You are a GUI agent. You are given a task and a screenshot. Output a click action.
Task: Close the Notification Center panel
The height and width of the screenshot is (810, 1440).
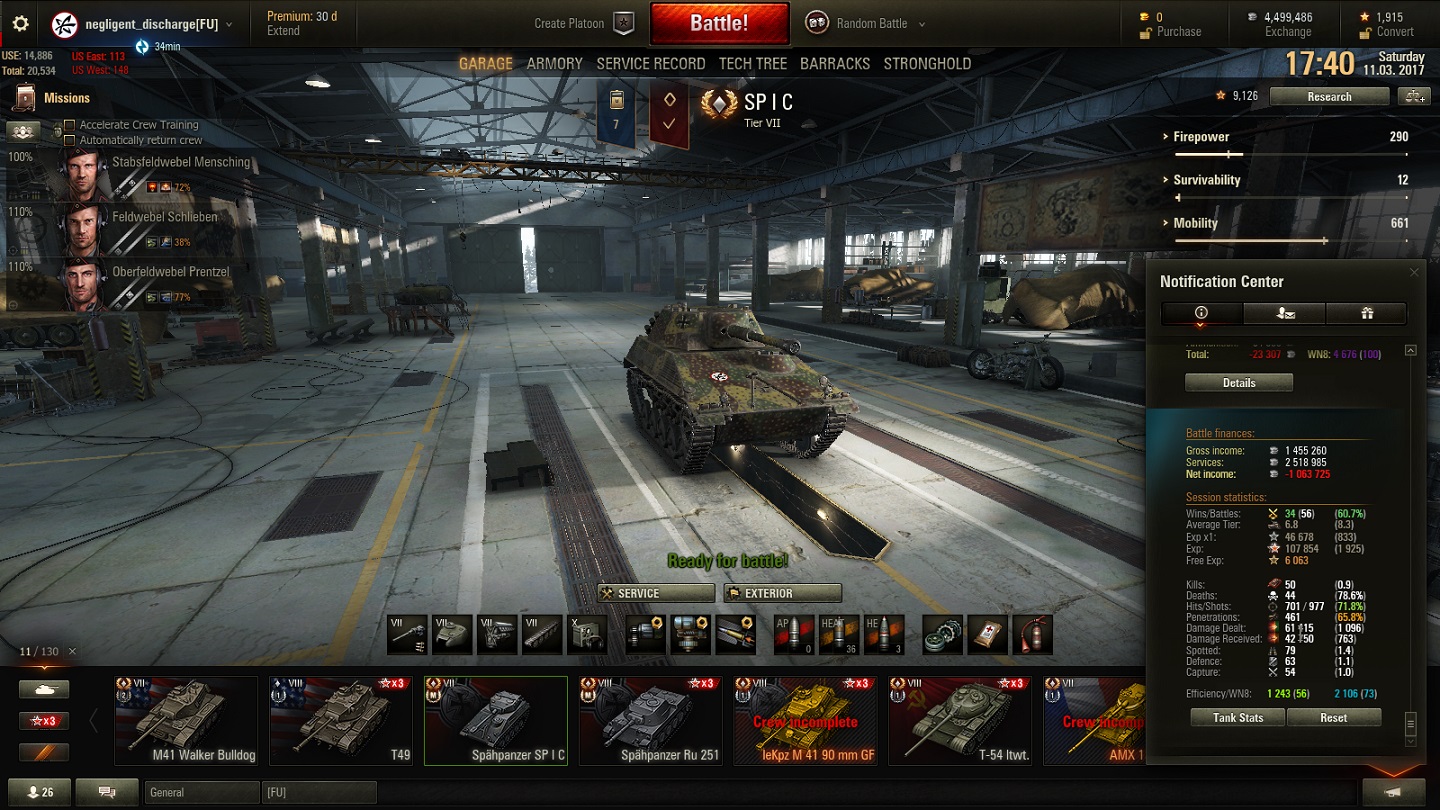1414,272
